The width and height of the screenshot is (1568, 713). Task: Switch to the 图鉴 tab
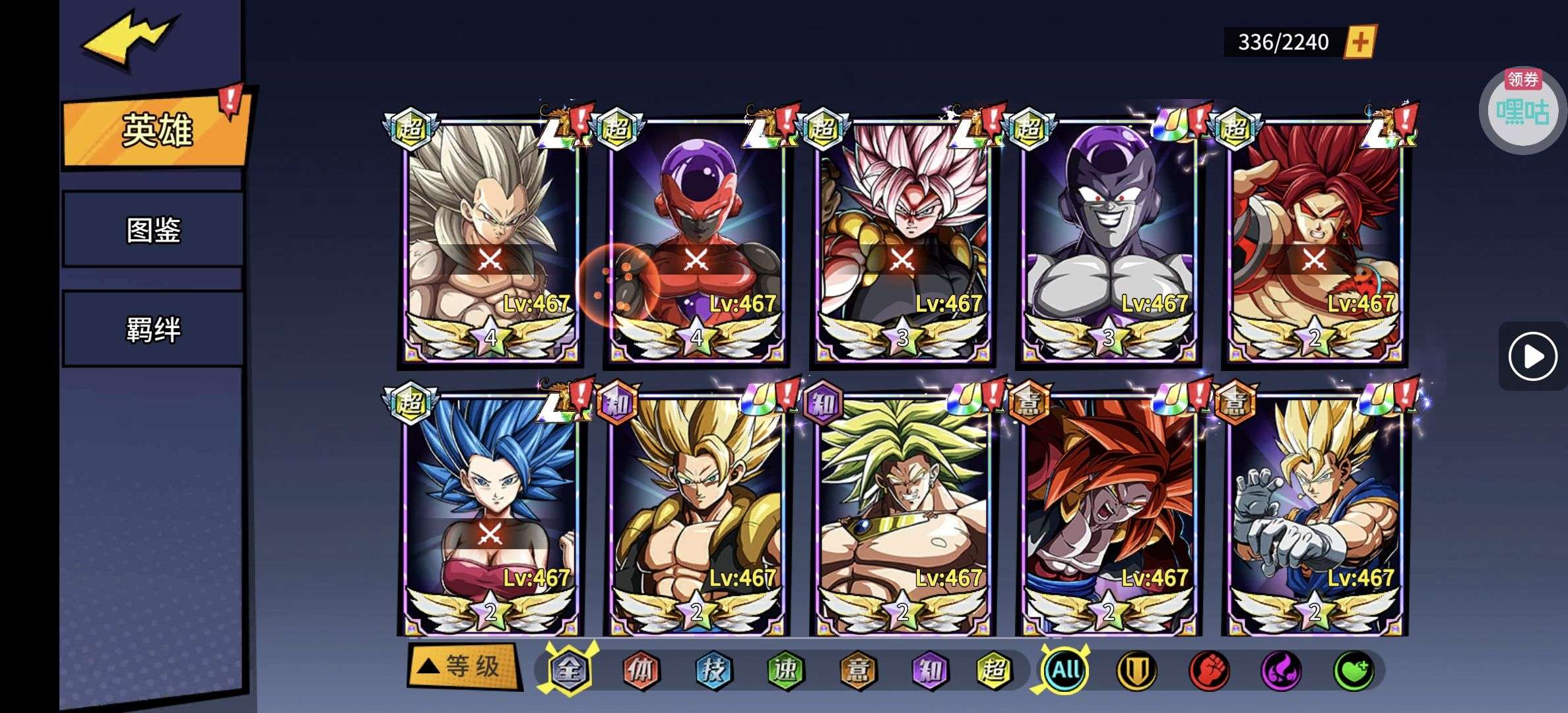tap(153, 230)
